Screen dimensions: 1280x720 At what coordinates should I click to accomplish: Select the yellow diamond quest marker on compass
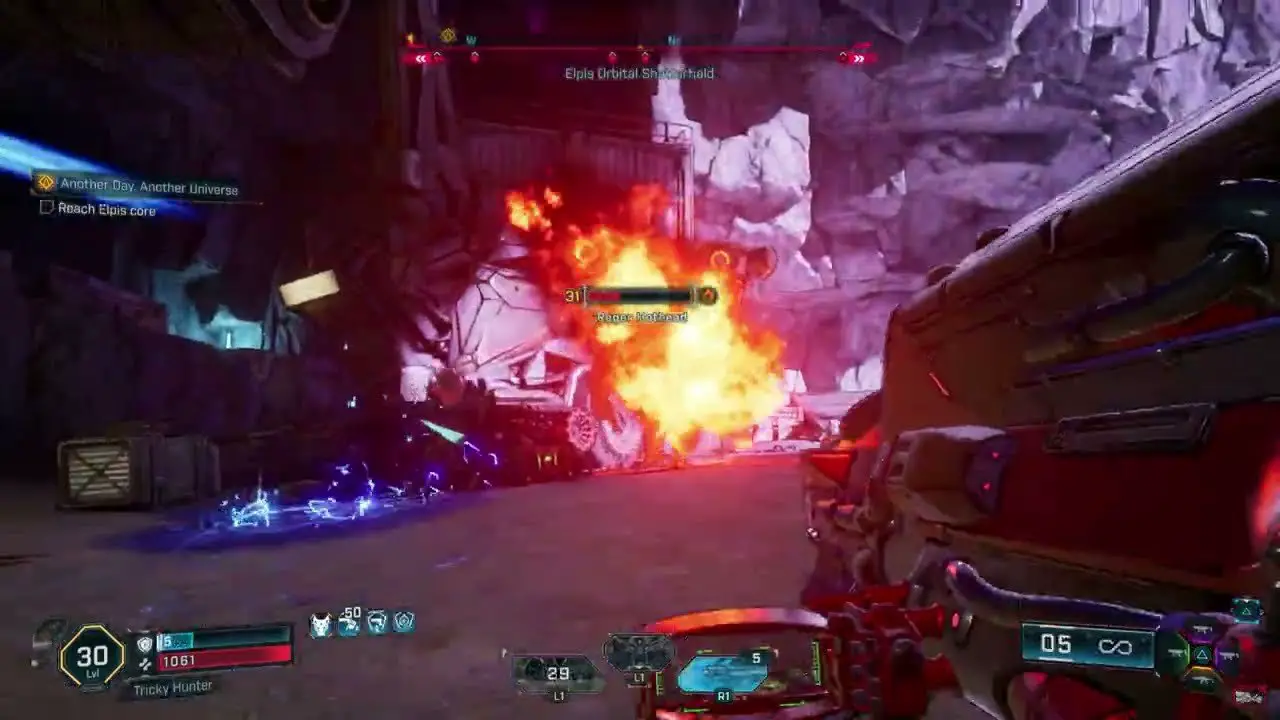448,35
